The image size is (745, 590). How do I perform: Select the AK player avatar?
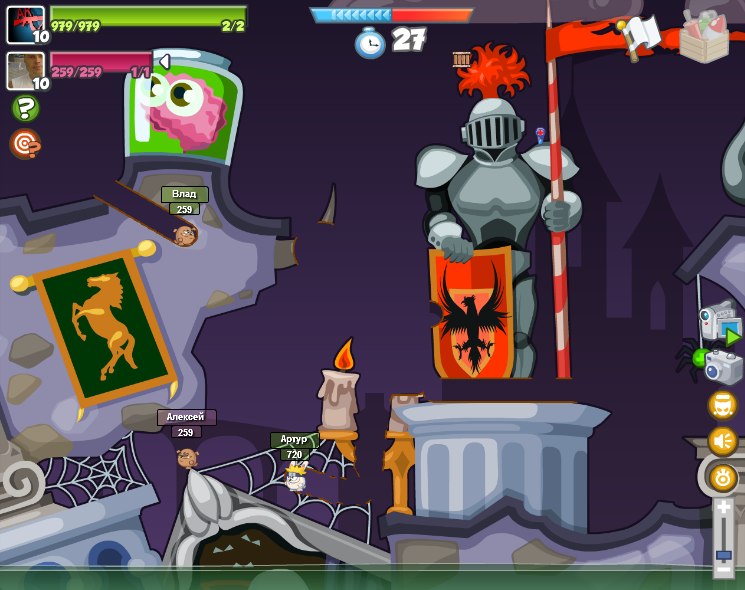[25, 24]
